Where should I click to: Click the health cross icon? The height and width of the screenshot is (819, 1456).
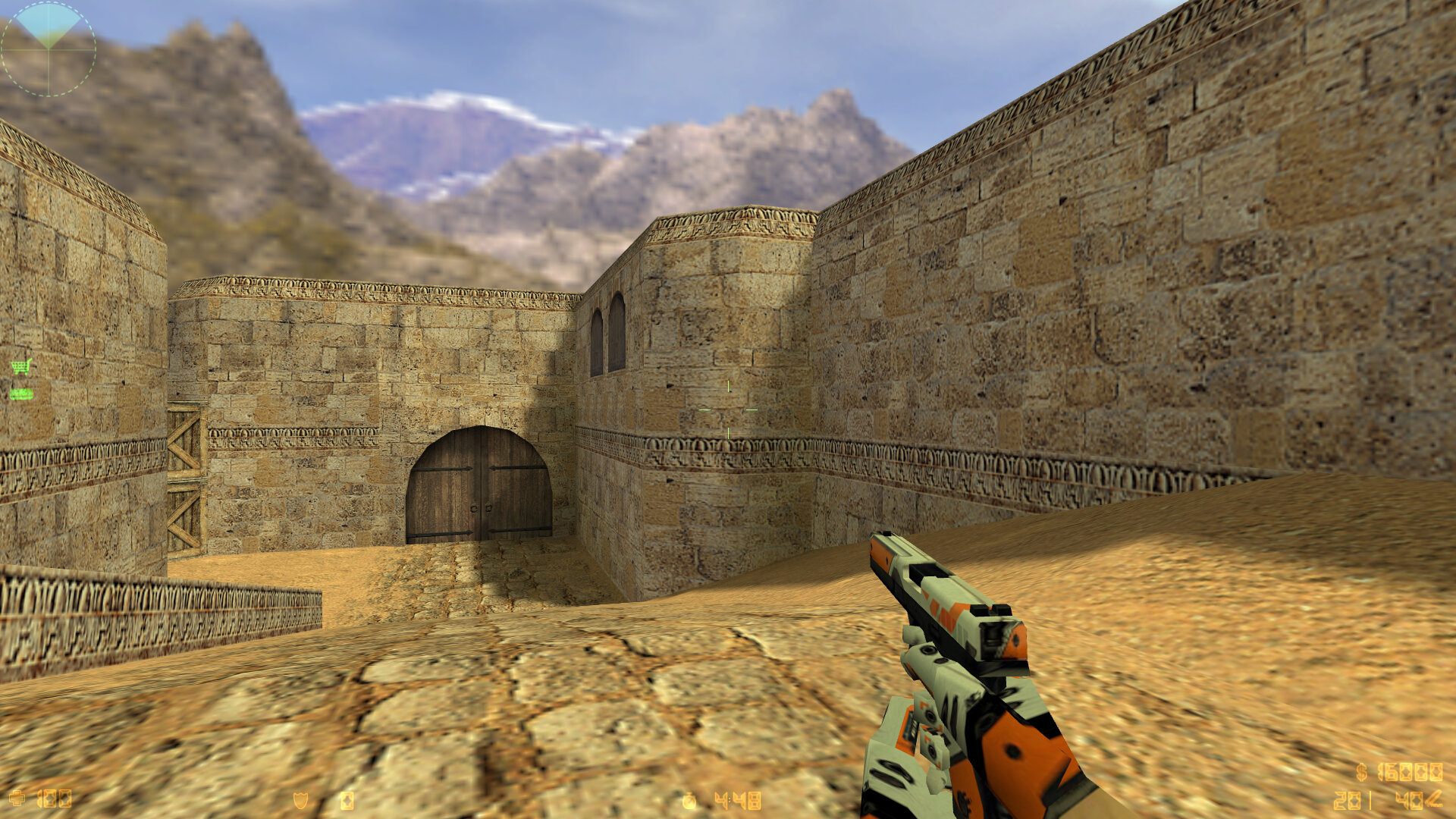tap(17, 799)
